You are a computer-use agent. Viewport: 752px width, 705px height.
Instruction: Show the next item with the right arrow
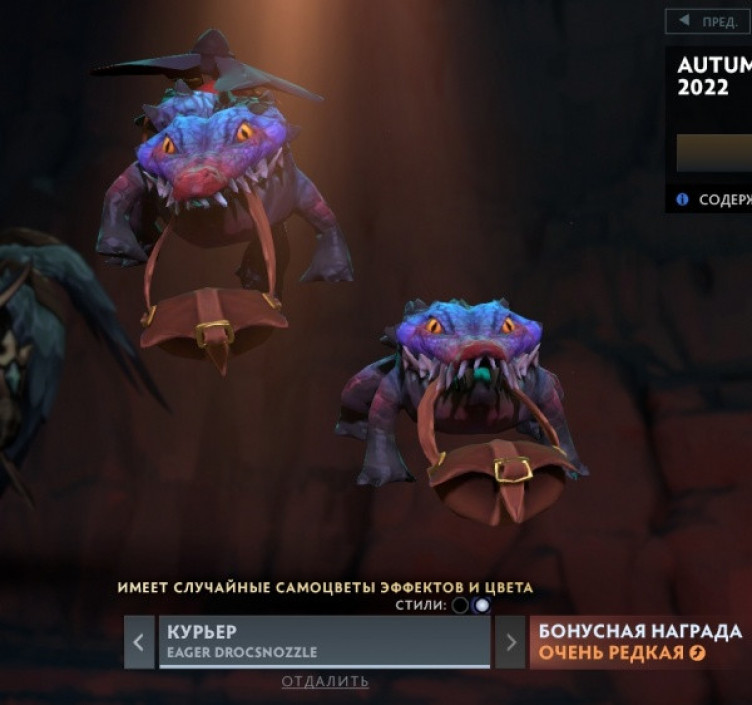coord(510,642)
